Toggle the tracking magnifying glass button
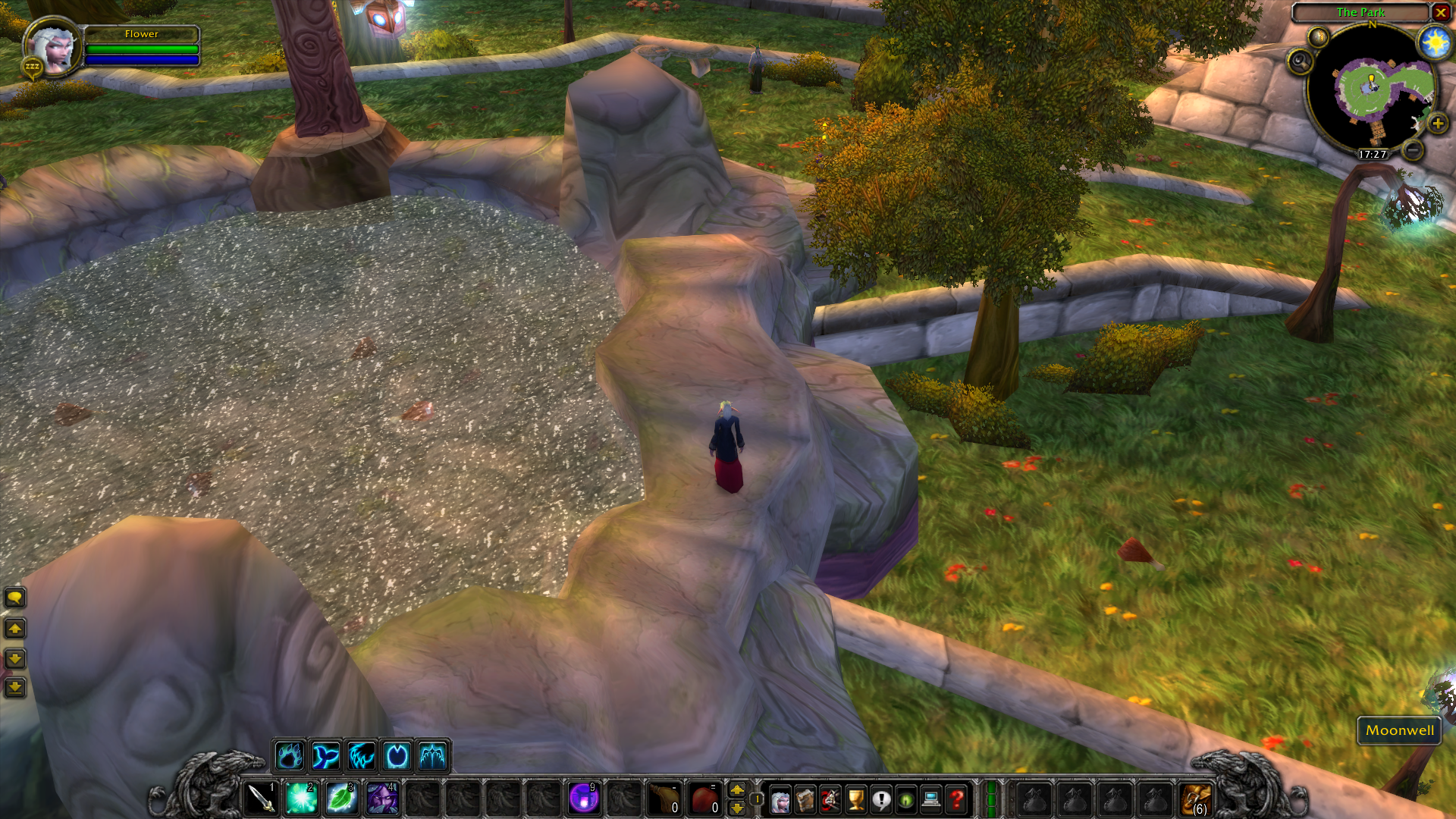Screen dimensions: 1456x819 tap(1300, 61)
